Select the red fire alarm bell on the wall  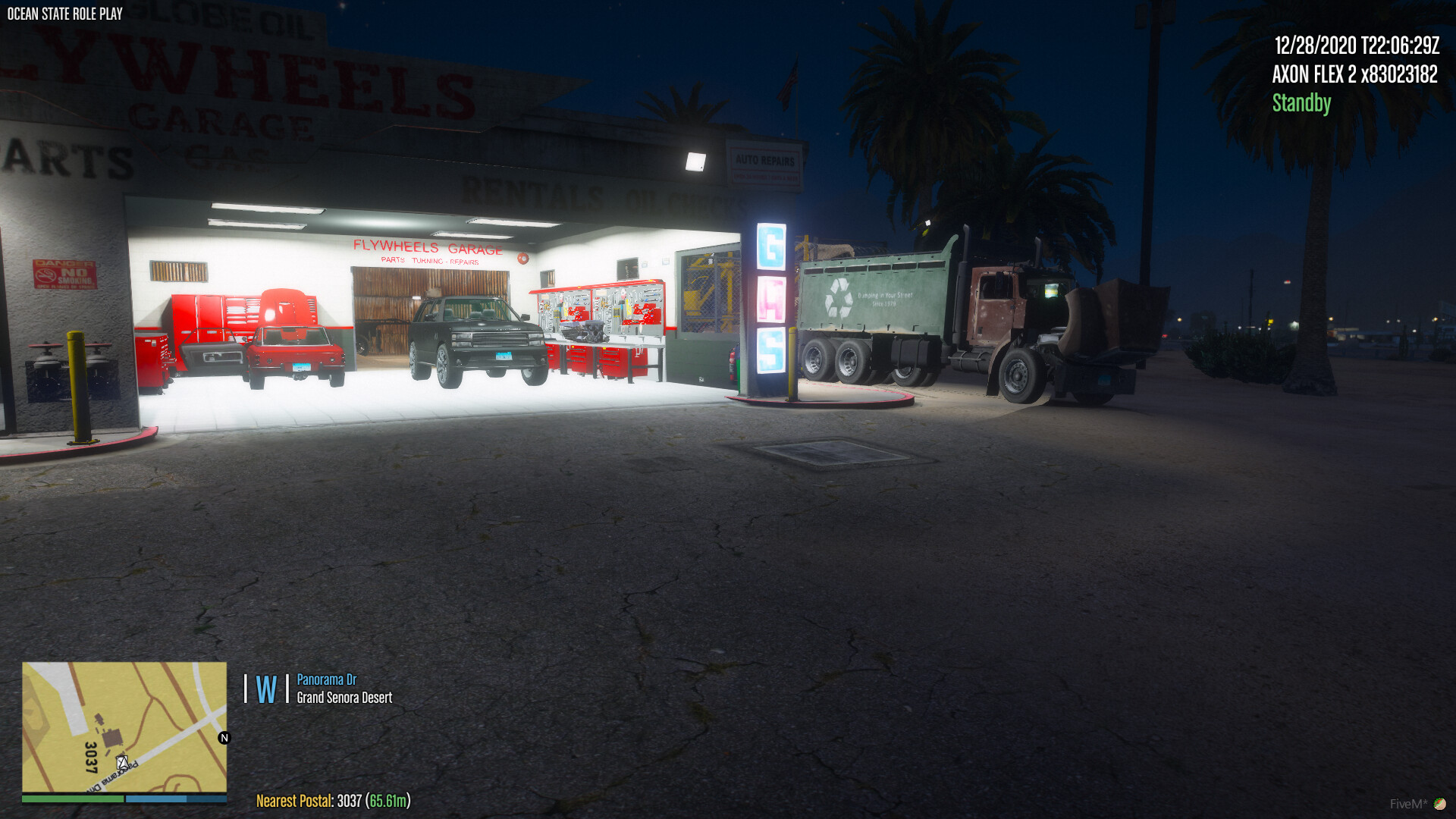(522, 257)
